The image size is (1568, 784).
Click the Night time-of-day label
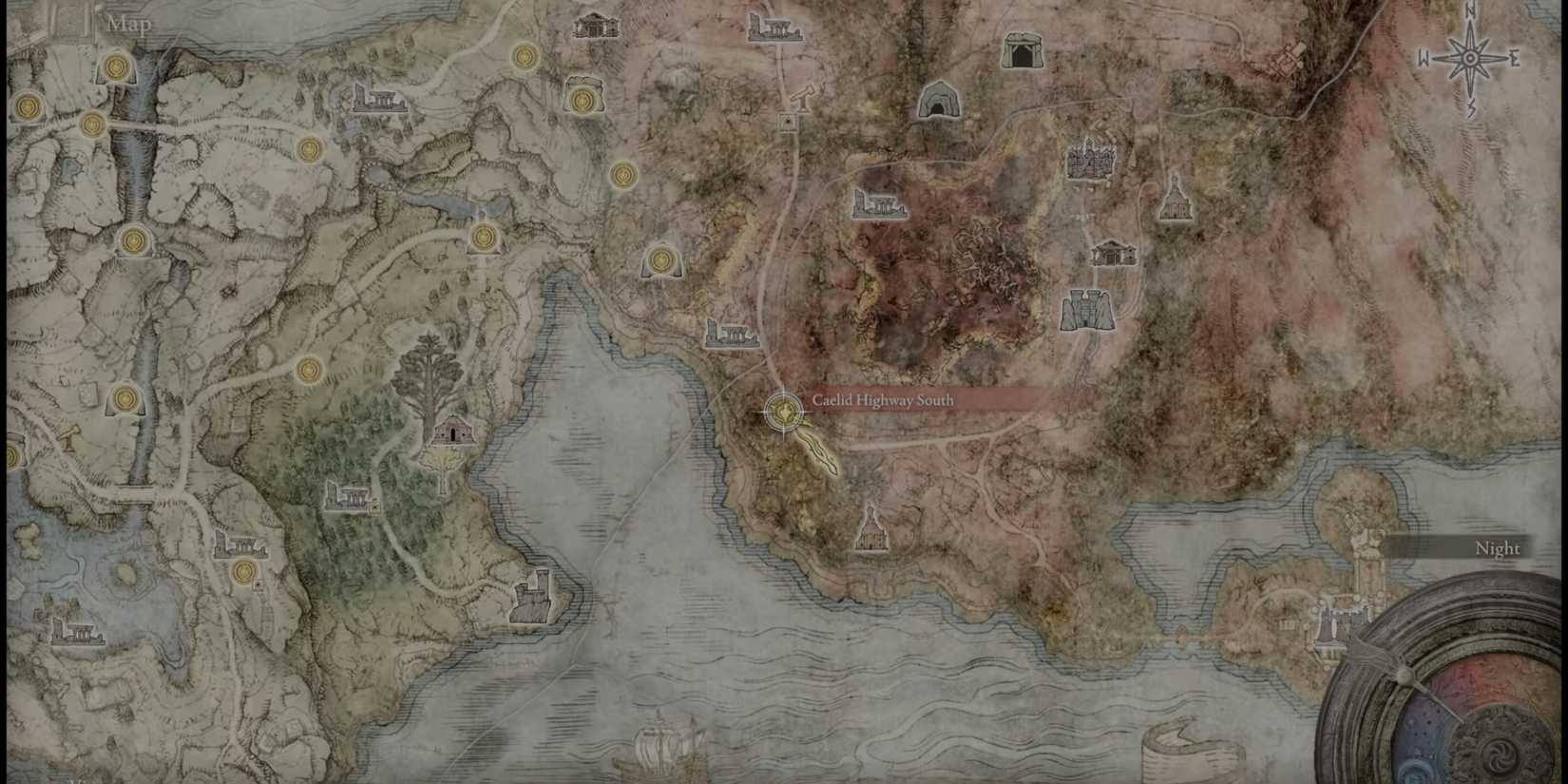(1497, 548)
